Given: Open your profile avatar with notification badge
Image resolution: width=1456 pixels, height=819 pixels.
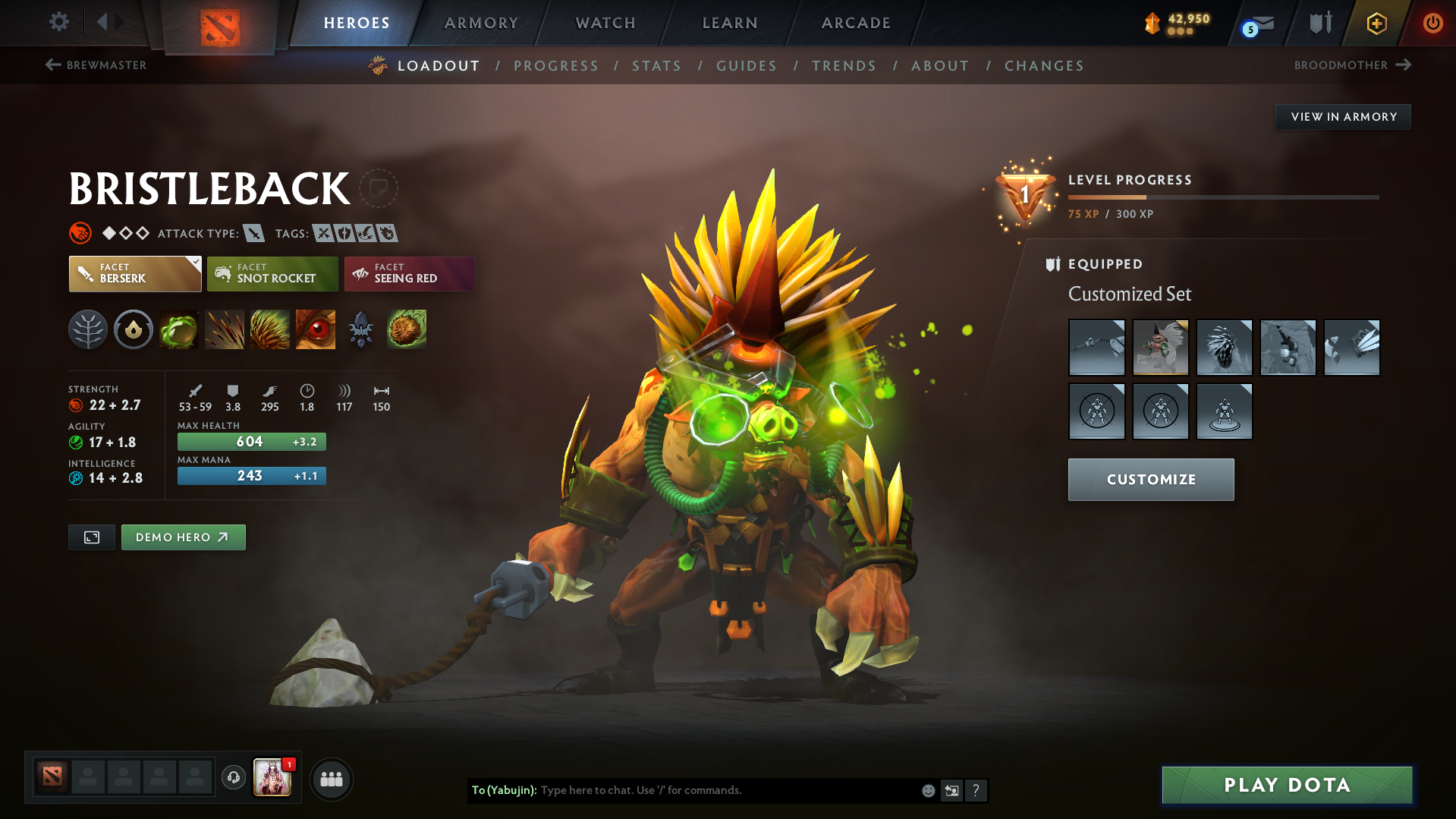Looking at the screenshot, I should (x=272, y=778).
